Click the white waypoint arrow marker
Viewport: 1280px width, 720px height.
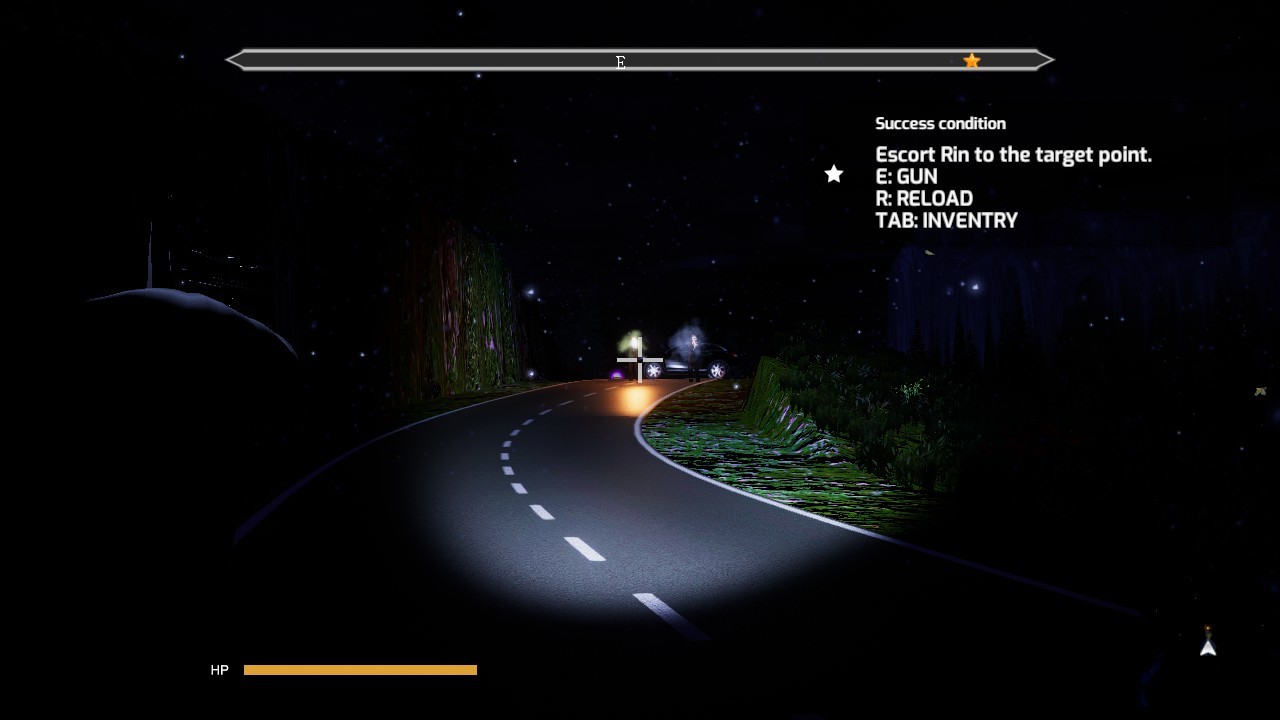click(x=1207, y=649)
